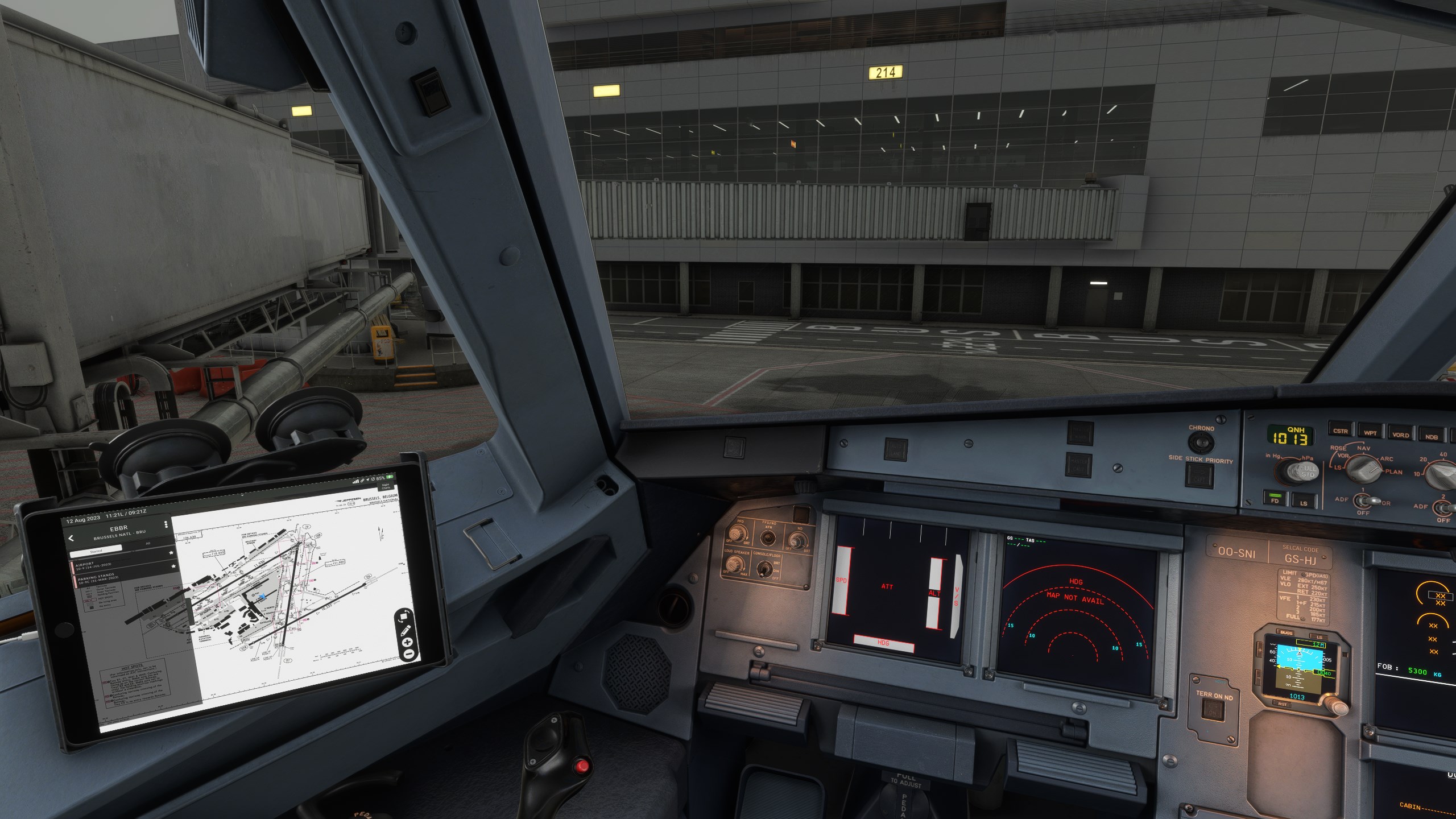Image resolution: width=1456 pixels, height=819 pixels.
Task: Click the SIDE STICK PRIORITY button
Action: click(1200, 474)
